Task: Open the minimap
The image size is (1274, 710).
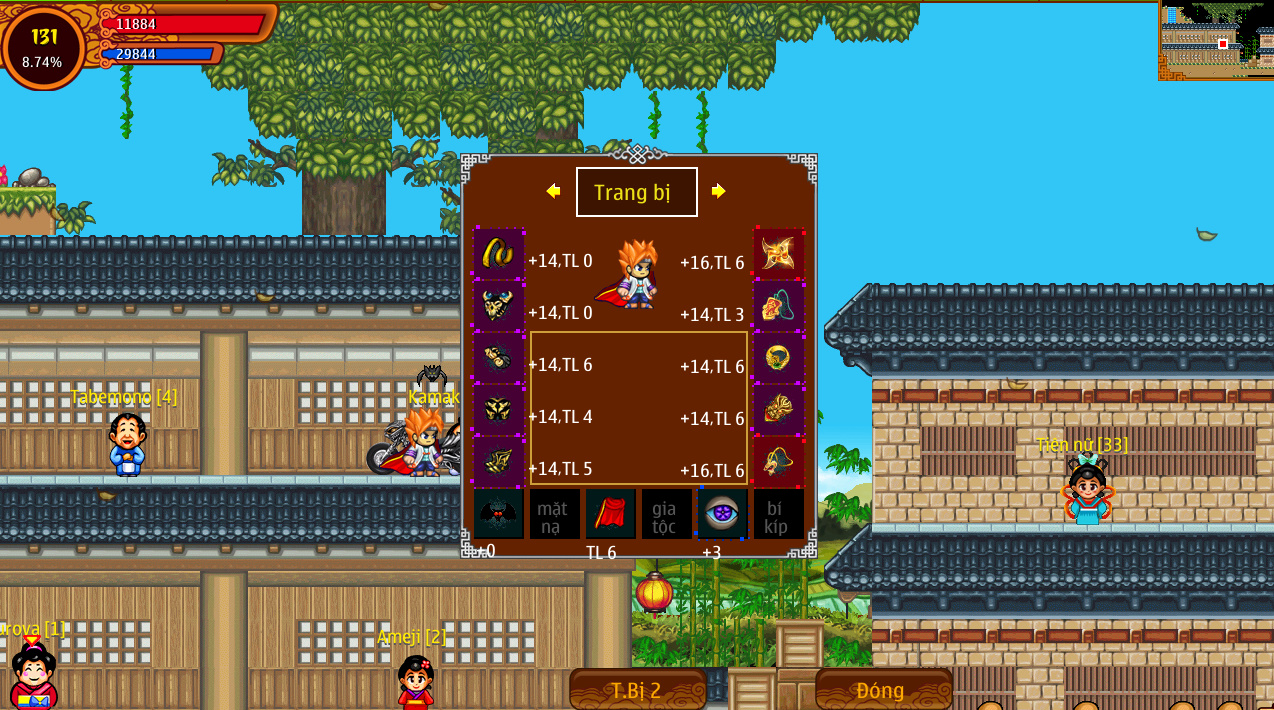Action: [x=1216, y=40]
